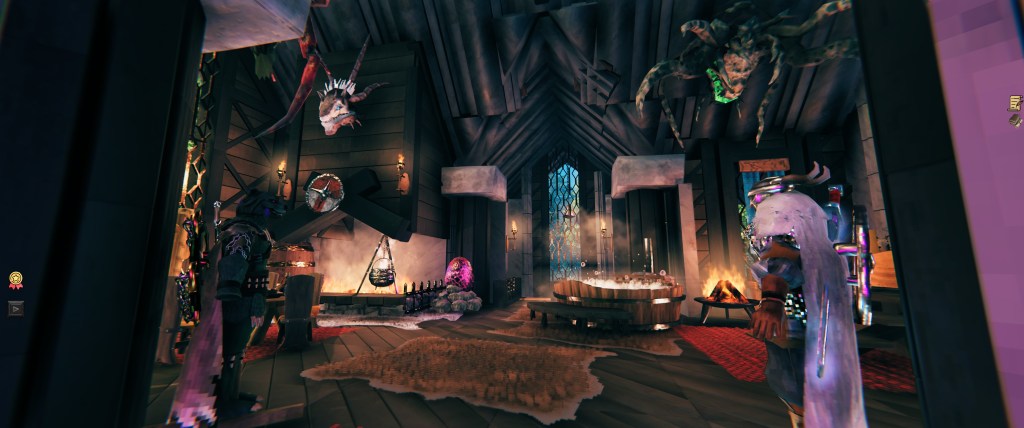This screenshot has height=428, width=1024.
Task: Open the scroll and quill icon
Action: pos(1015,103)
